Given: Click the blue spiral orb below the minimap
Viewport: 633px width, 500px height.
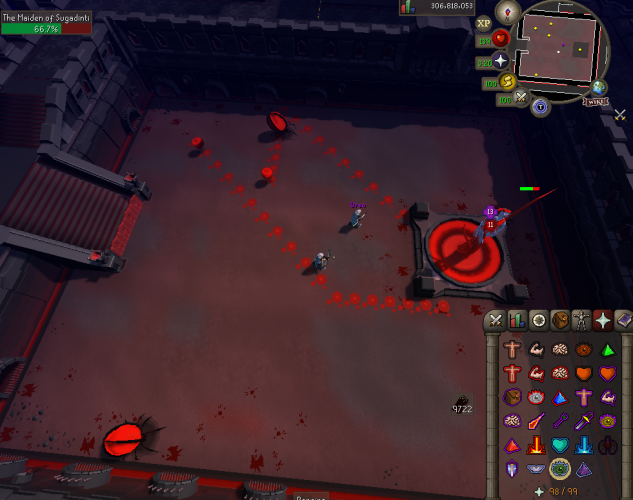Looking at the screenshot, I should click(541, 106).
